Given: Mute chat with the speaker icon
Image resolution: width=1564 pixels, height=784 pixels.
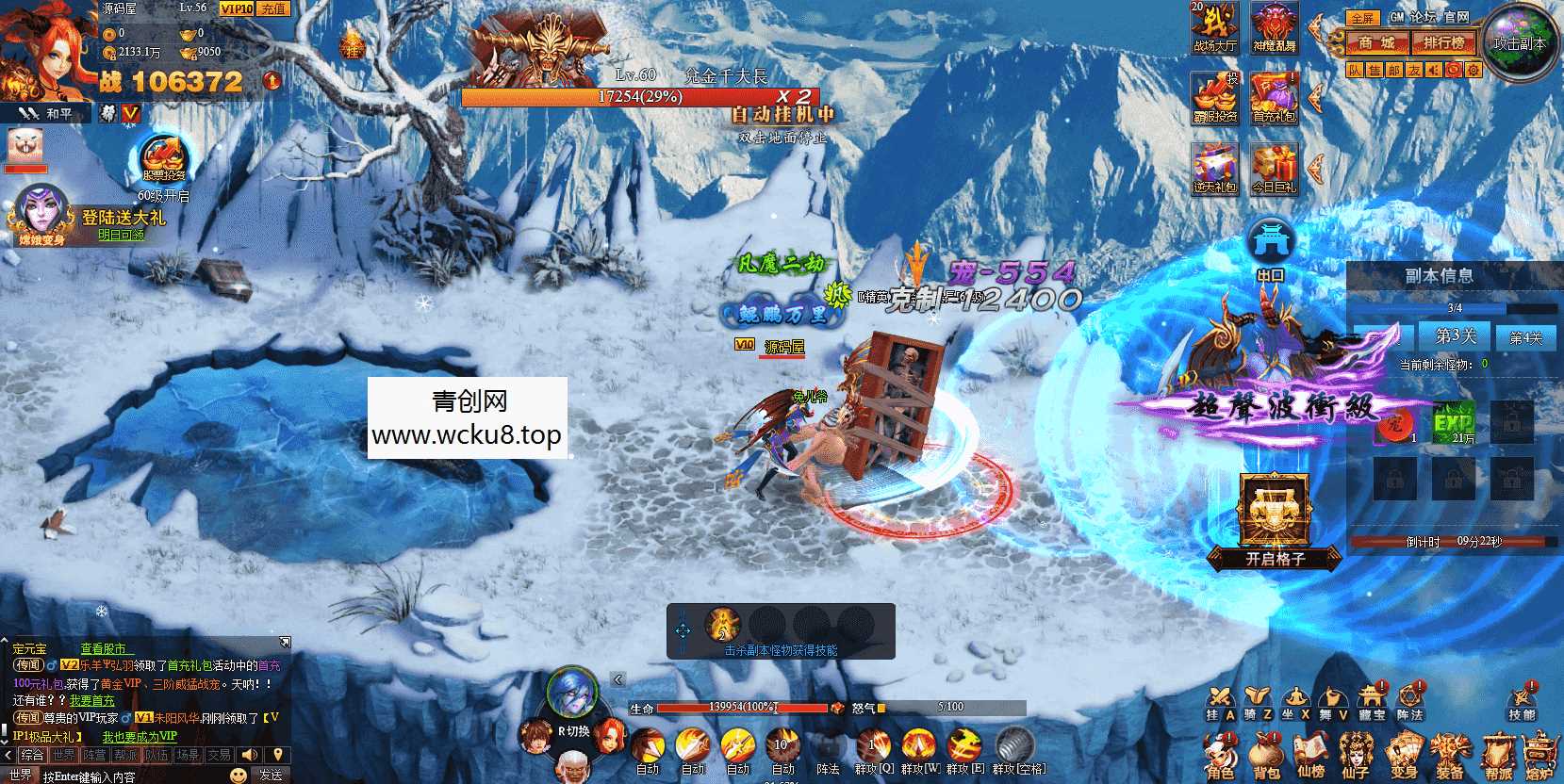Looking at the screenshot, I should pyautogui.click(x=248, y=756).
